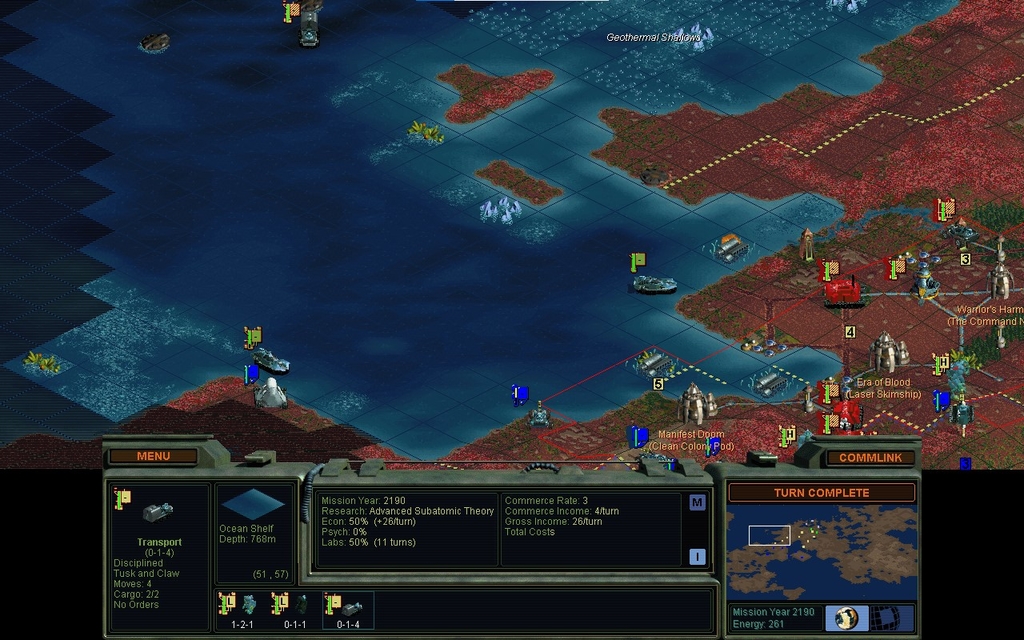
Task: Click the I button on the info panel
Action: coord(697,556)
